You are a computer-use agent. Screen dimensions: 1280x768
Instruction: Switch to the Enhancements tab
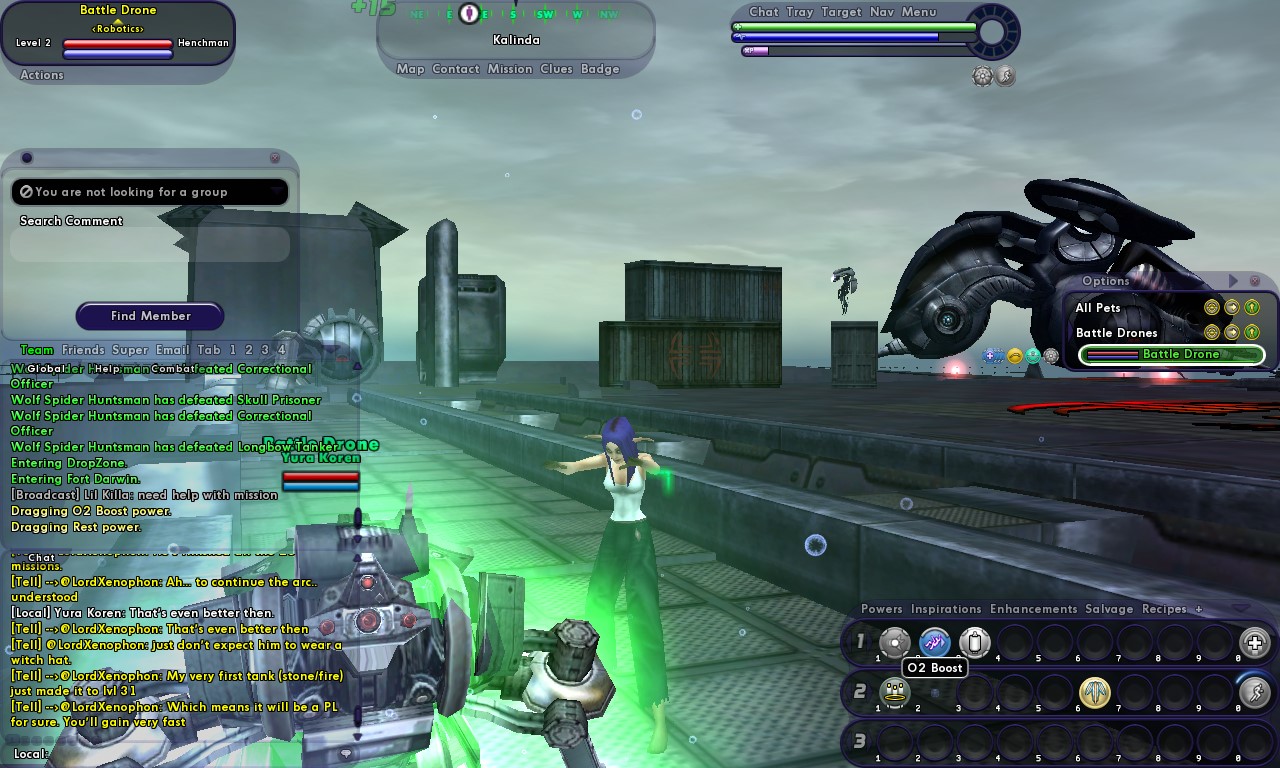pyautogui.click(x=1033, y=609)
